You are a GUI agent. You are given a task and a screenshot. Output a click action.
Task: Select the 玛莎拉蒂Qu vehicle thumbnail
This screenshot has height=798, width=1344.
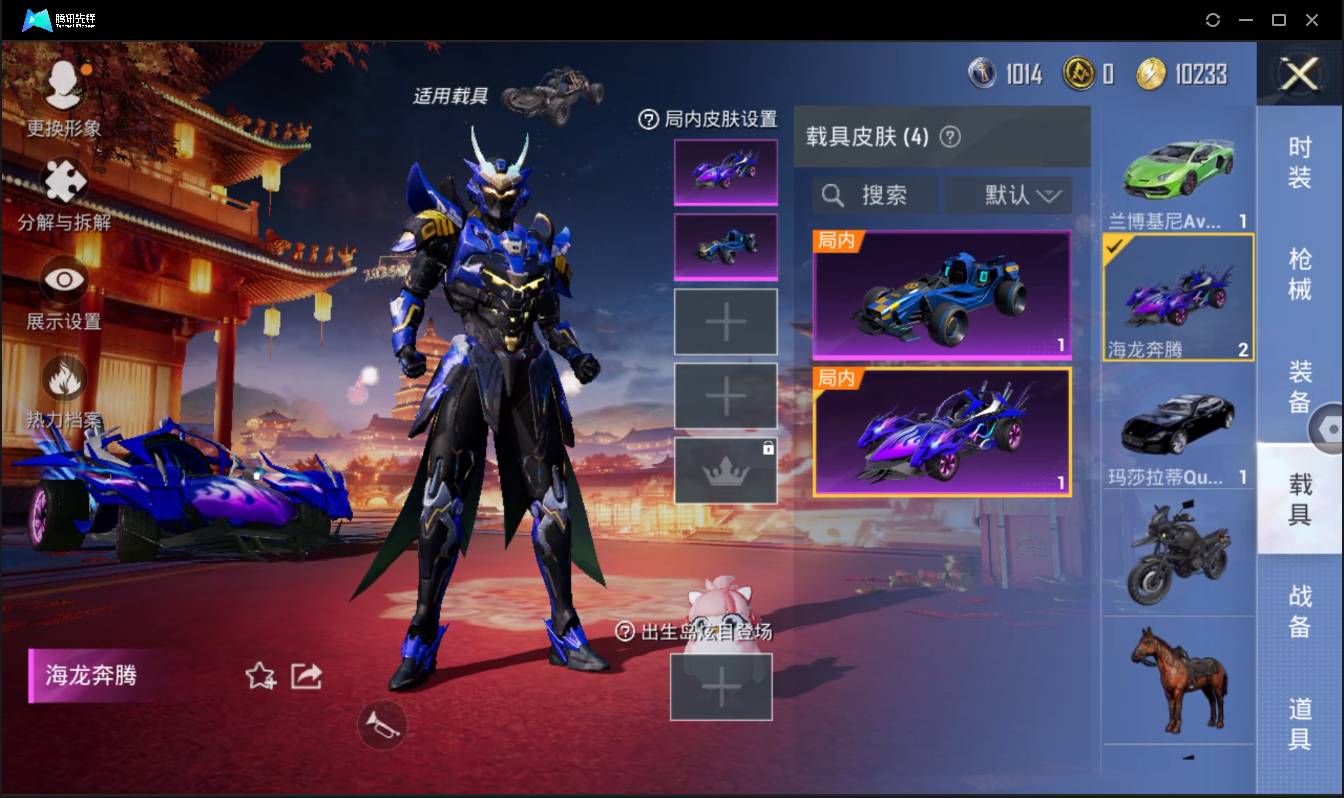click(1177, 424)
